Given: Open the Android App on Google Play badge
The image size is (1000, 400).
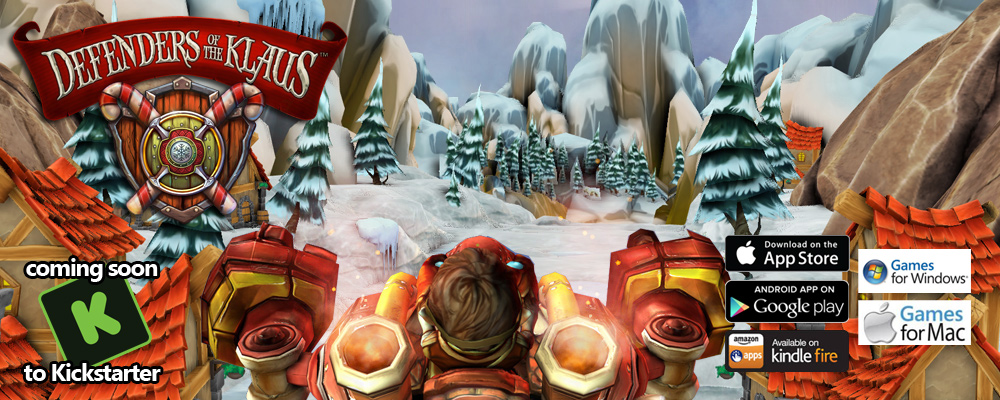Looking at the screenshot, I should (x=787, y=301).
